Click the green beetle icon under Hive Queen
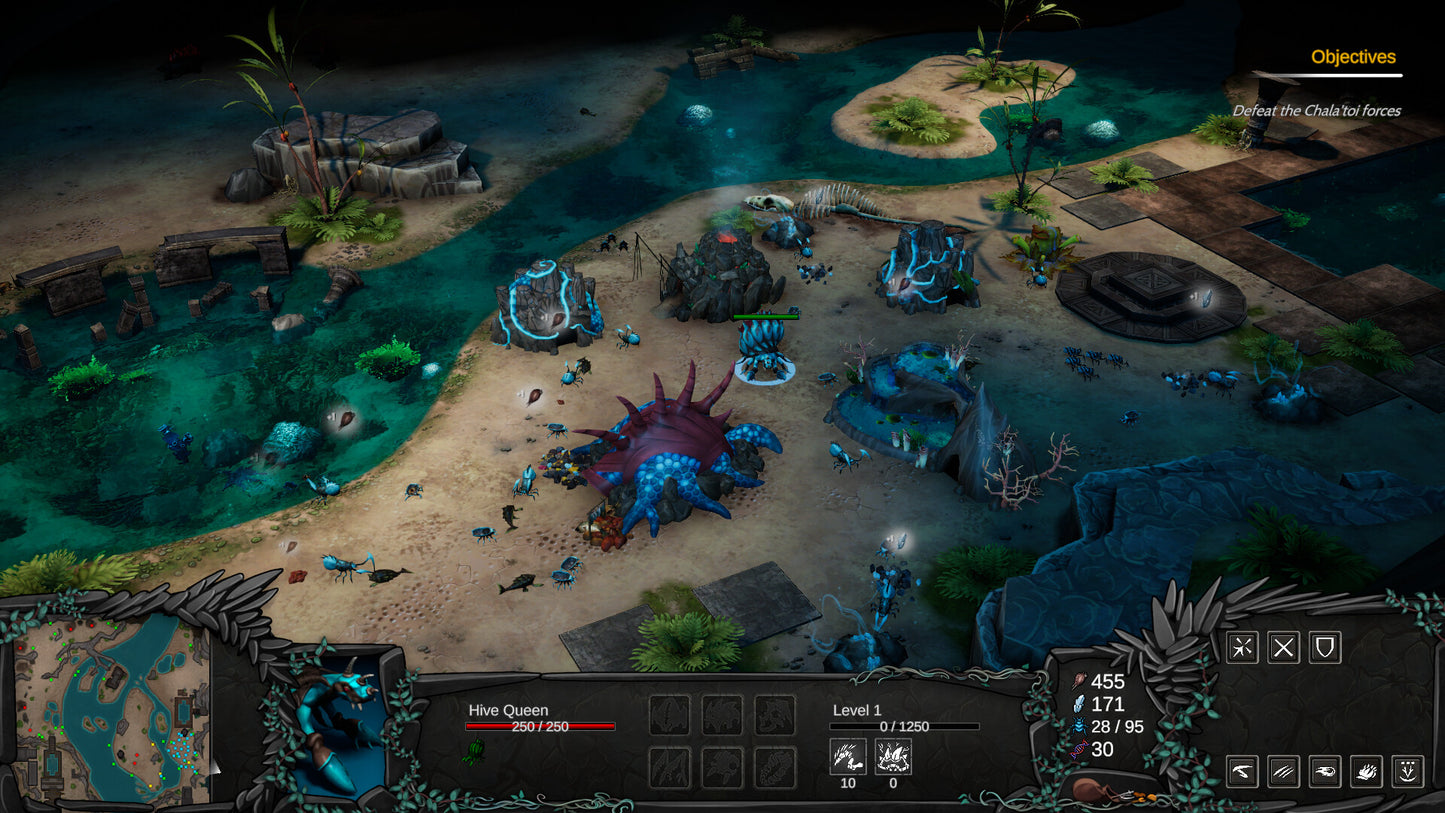The height and width of the screenshot is (813, 1445). pyautogui.click(x=474, y=751)
